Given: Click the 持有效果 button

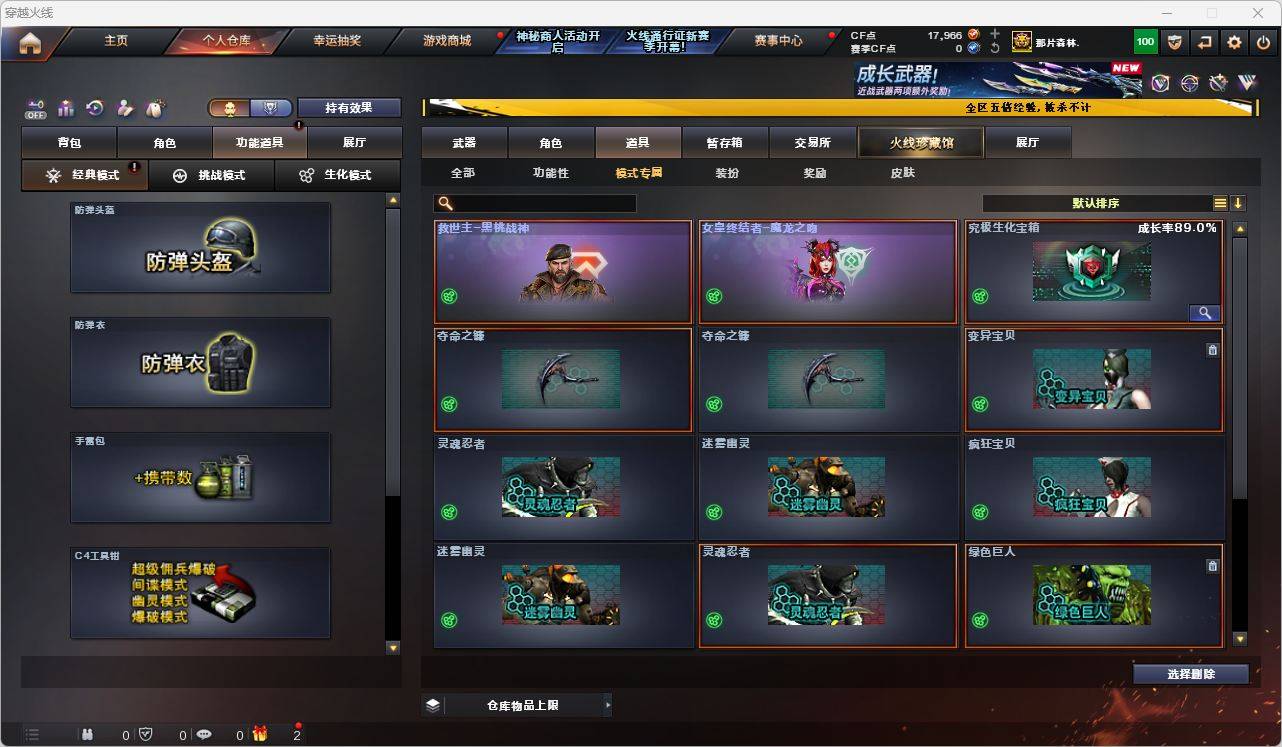Looking at the screenshot, I should coord(349,107).
